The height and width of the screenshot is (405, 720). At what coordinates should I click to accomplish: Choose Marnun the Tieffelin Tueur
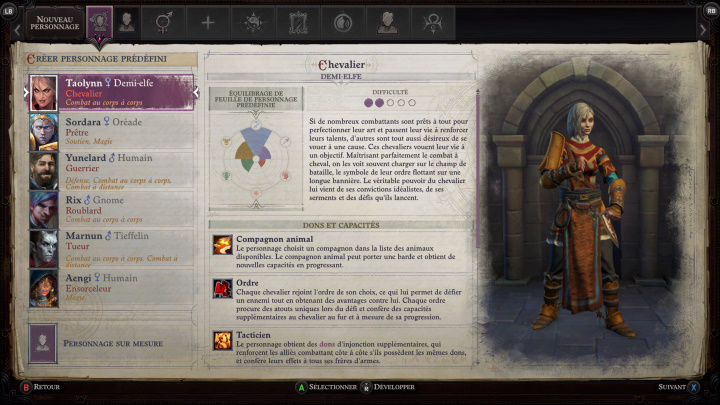(112, 248)
